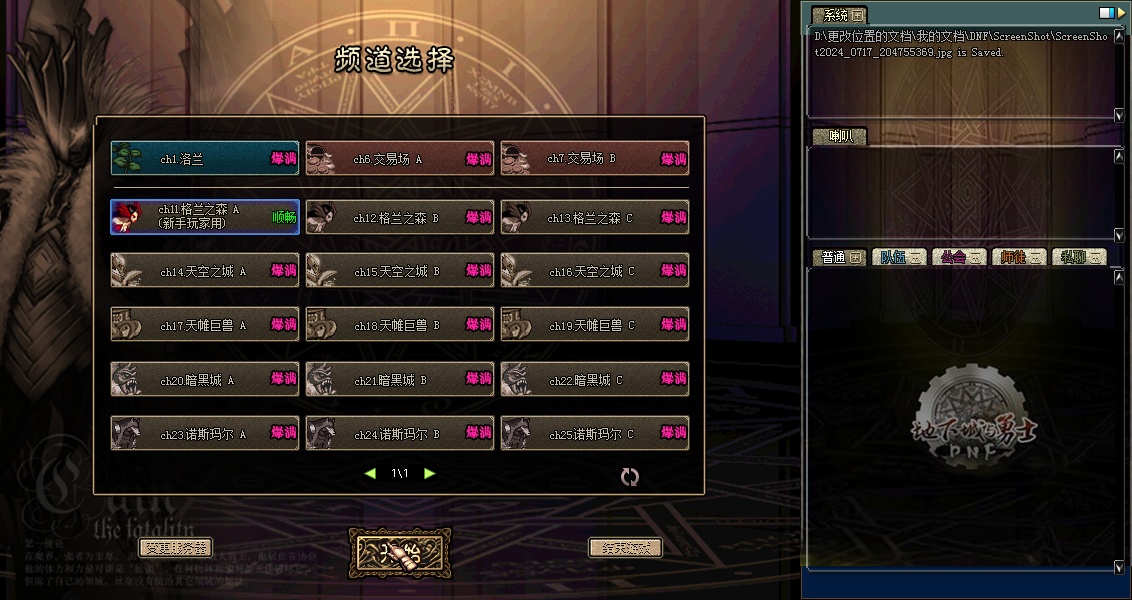The height and width of the screenshot is (600, 1132).
Task: Go to previous channel page arrow
Action: click(x=370, y=473)
